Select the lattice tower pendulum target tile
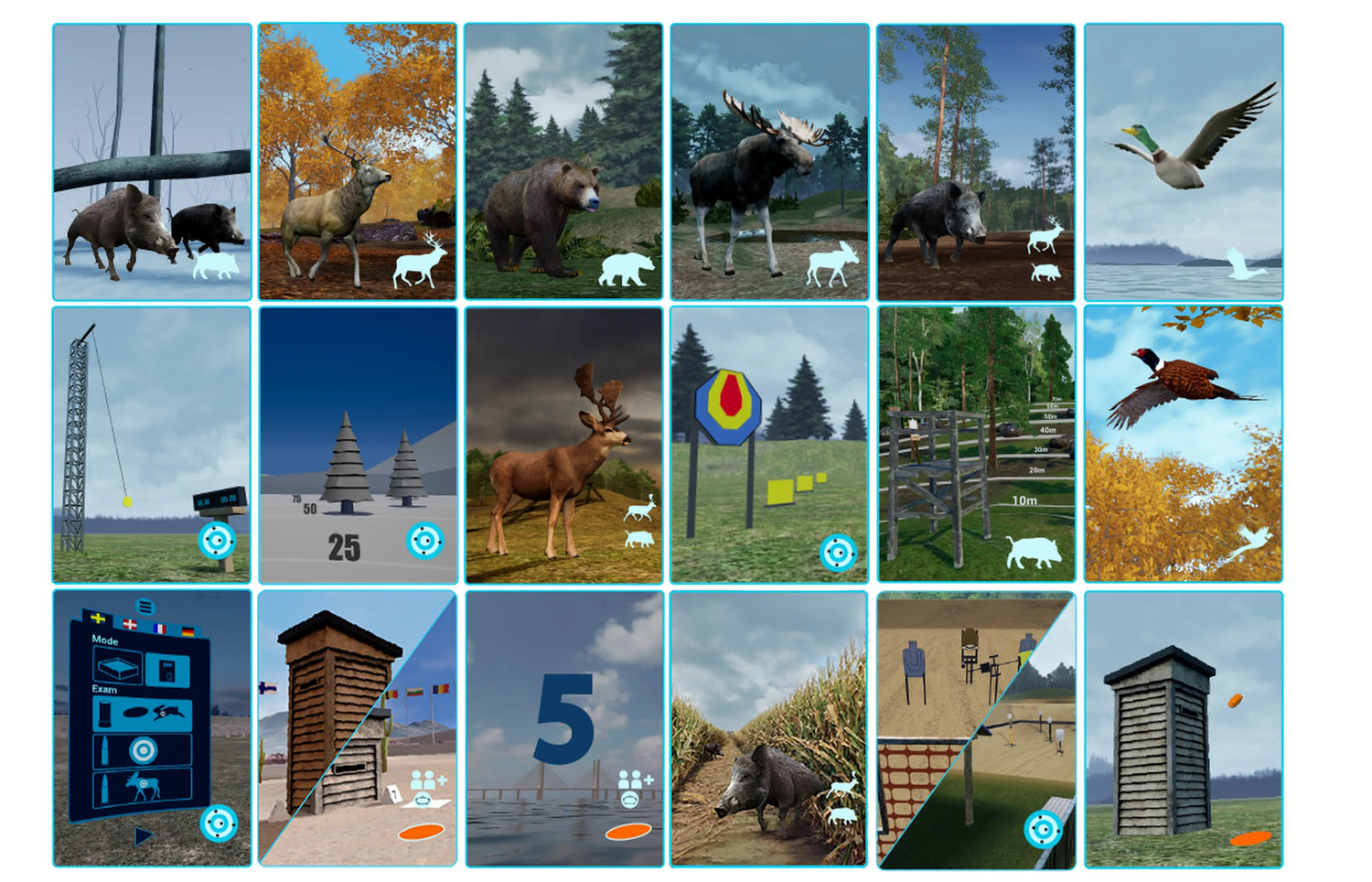Viewport: 1372px width, 882px height. click(152, 445)
